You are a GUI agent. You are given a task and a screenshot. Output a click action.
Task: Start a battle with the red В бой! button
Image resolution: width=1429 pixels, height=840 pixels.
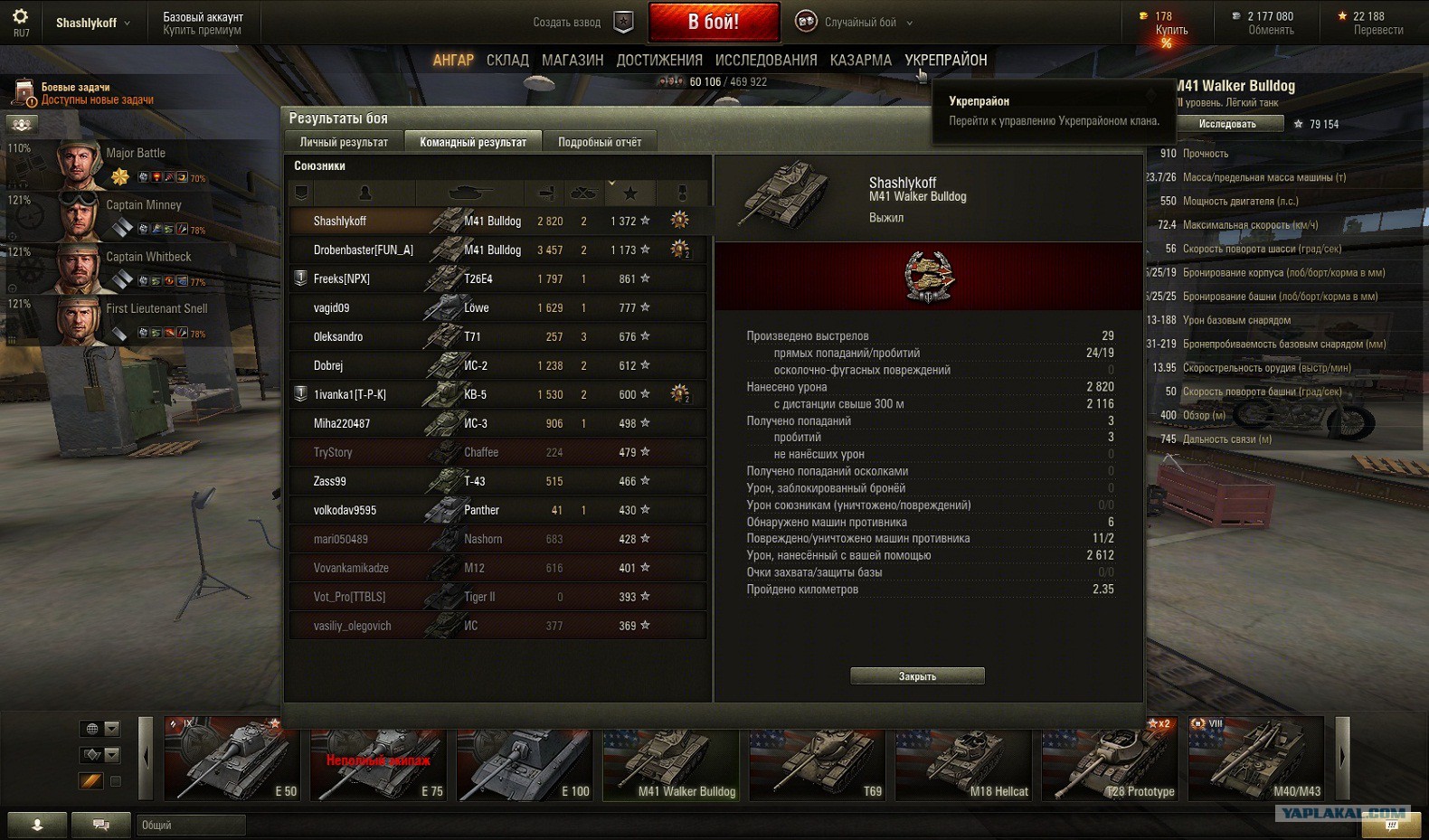point(714,22)
